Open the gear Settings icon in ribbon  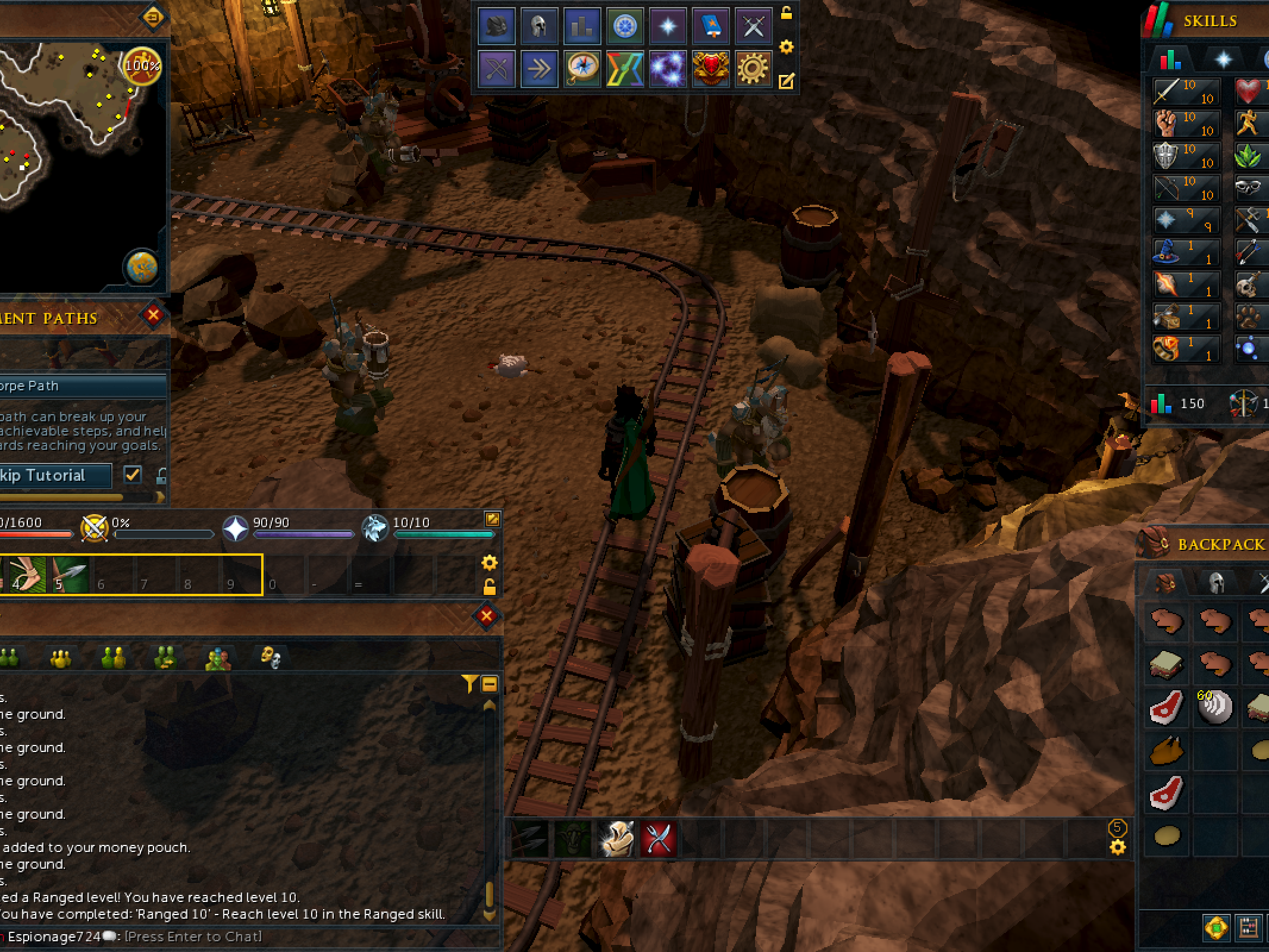tap(753, 69)
